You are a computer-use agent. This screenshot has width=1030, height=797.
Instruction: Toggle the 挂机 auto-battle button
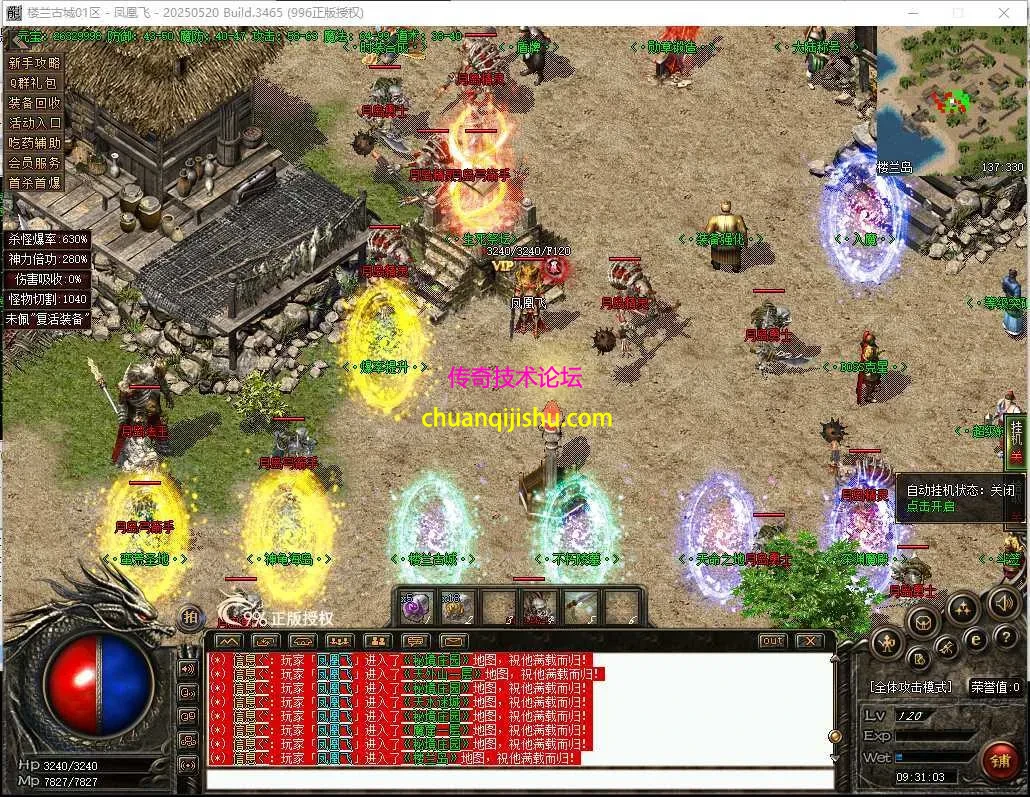(1017, 440)
